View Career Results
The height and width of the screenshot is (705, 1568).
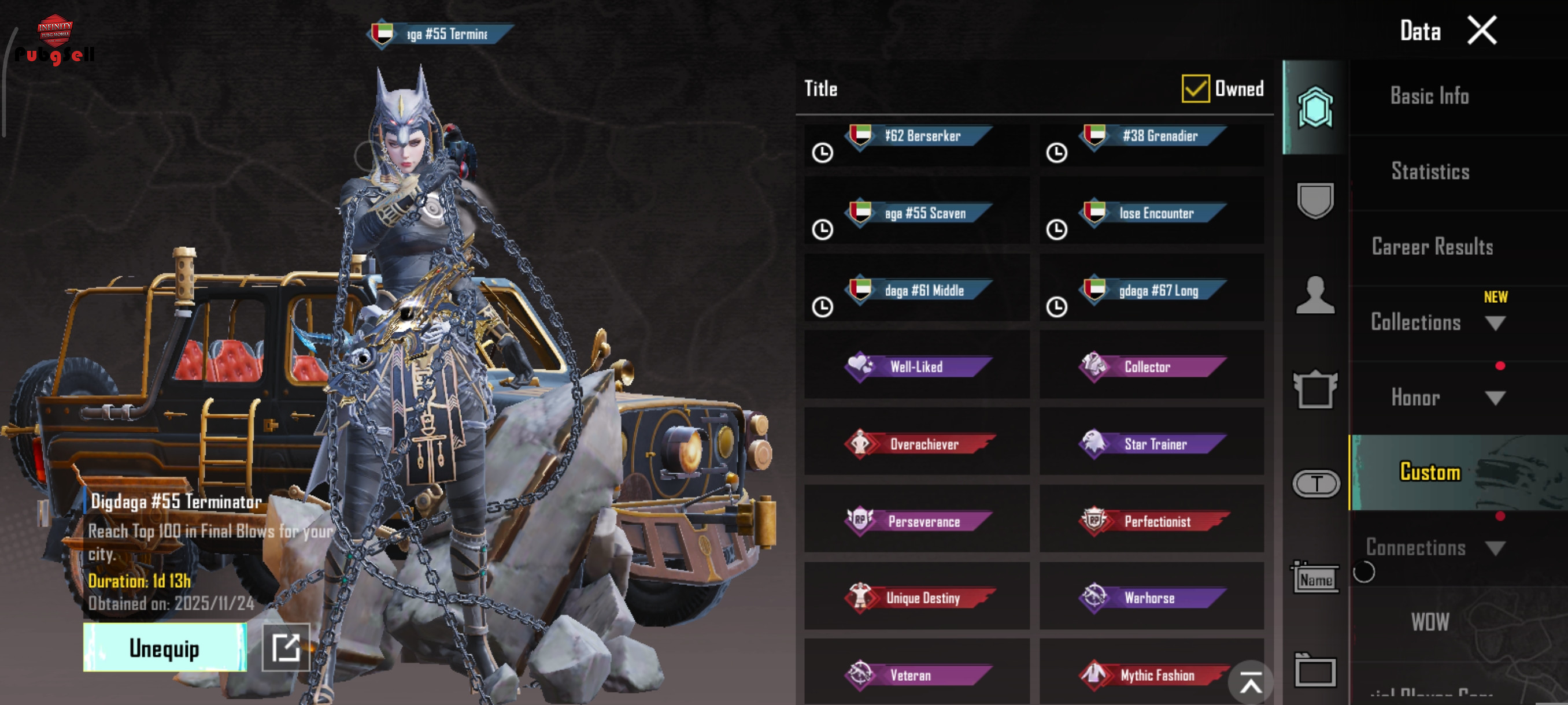tap(1432, 247)
